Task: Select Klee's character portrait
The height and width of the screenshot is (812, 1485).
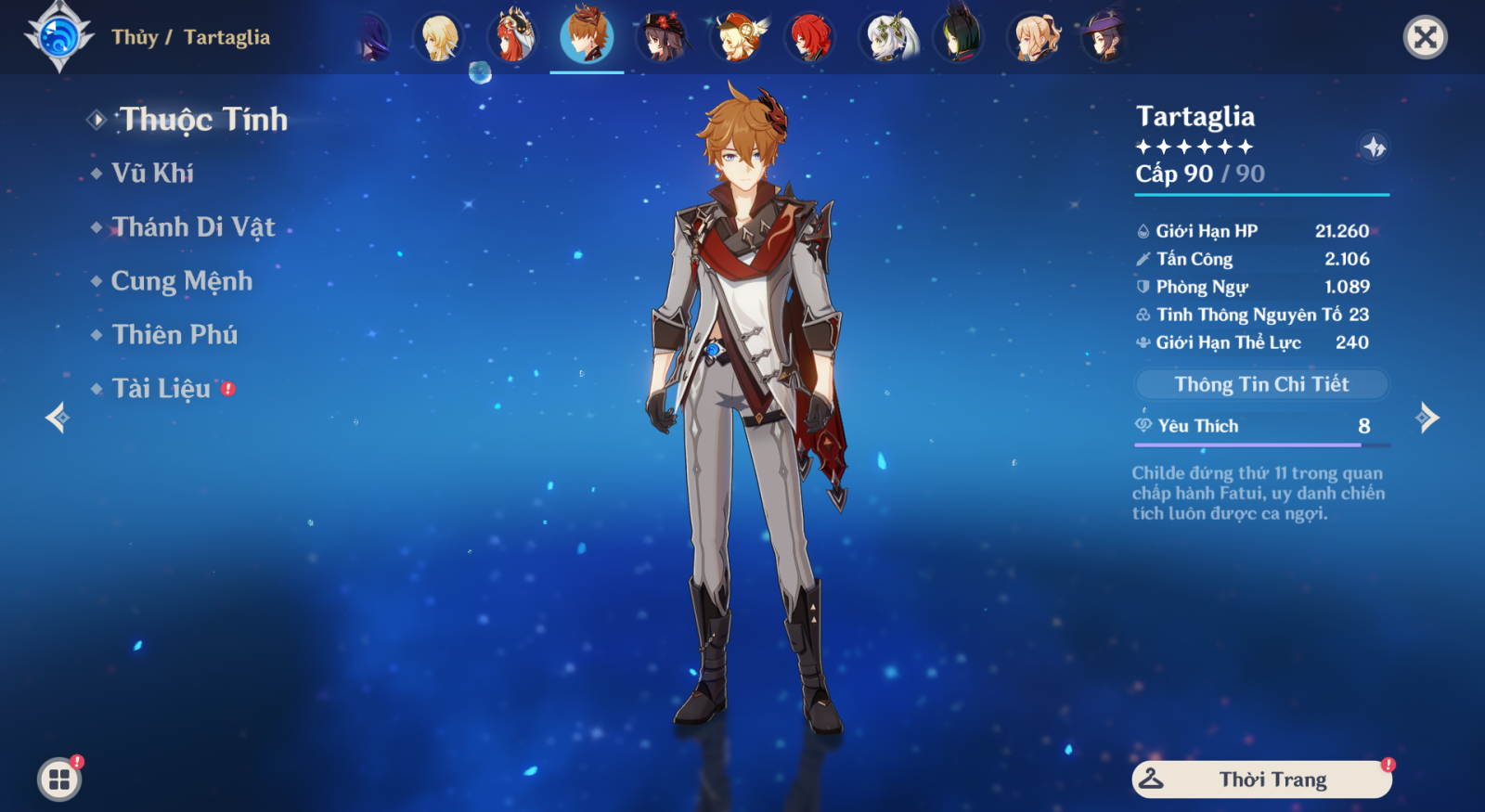Action: point(737,37)
